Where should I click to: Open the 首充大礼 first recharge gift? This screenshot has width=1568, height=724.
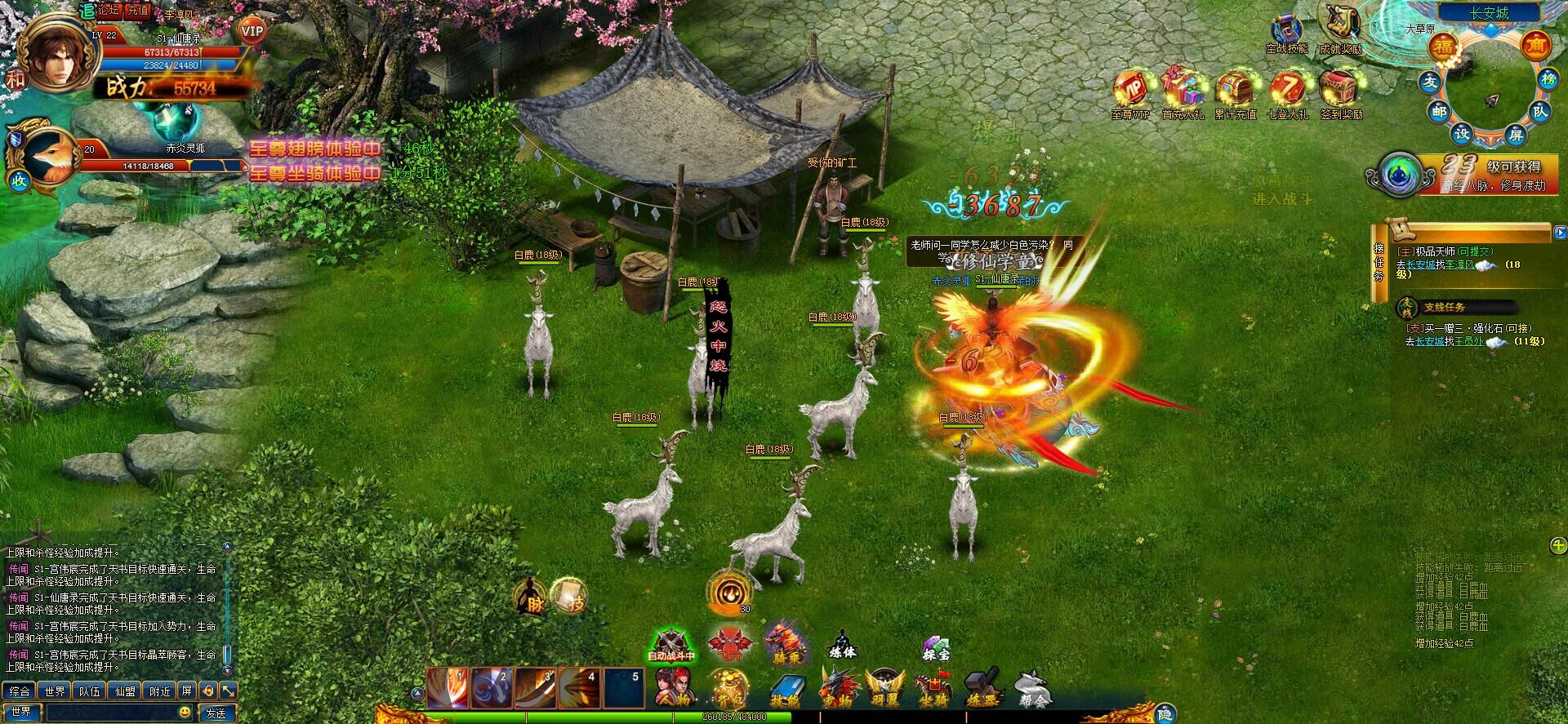(1183, 94)
